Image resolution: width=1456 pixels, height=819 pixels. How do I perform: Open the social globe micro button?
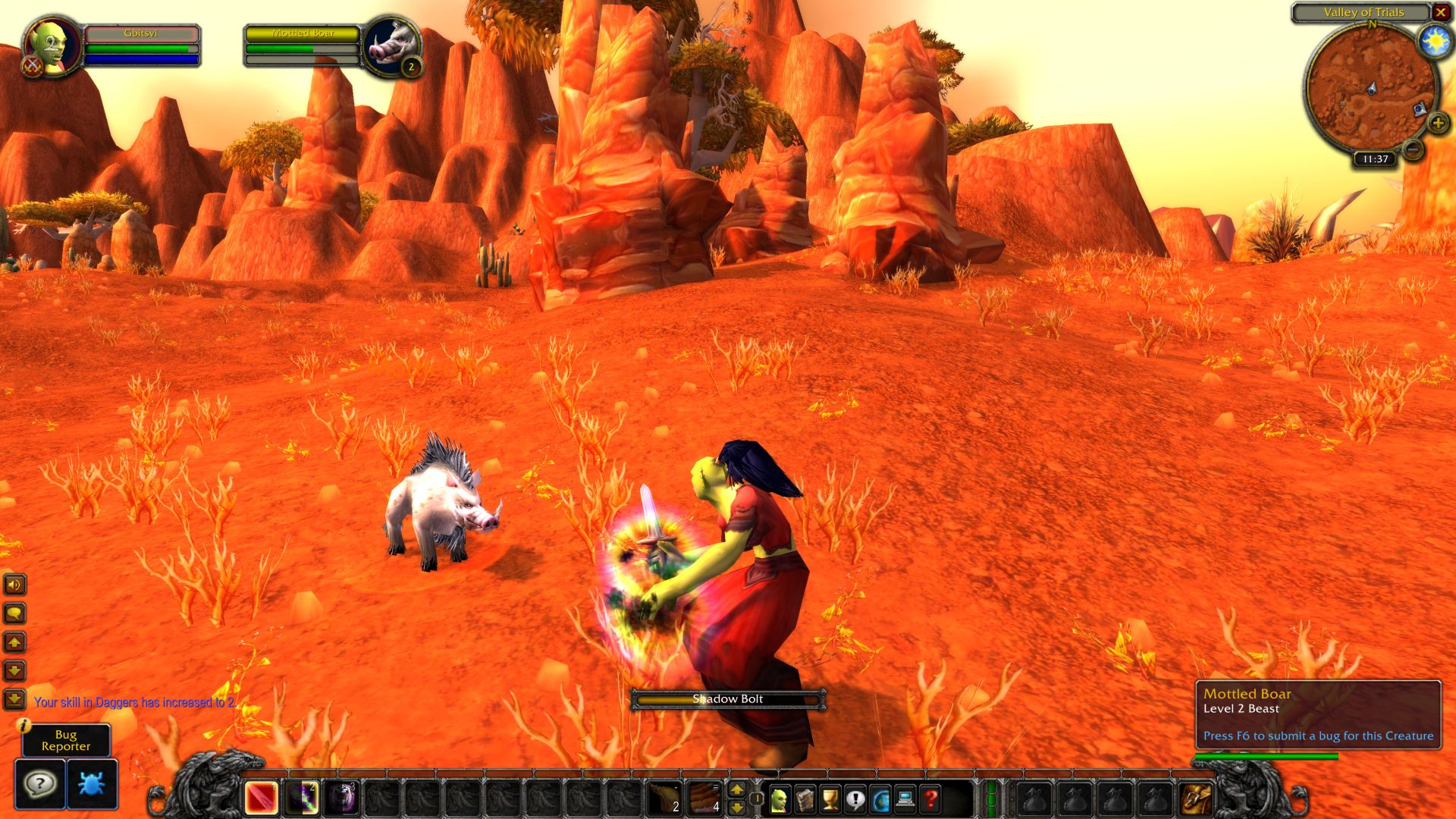[x=880, y=799]
